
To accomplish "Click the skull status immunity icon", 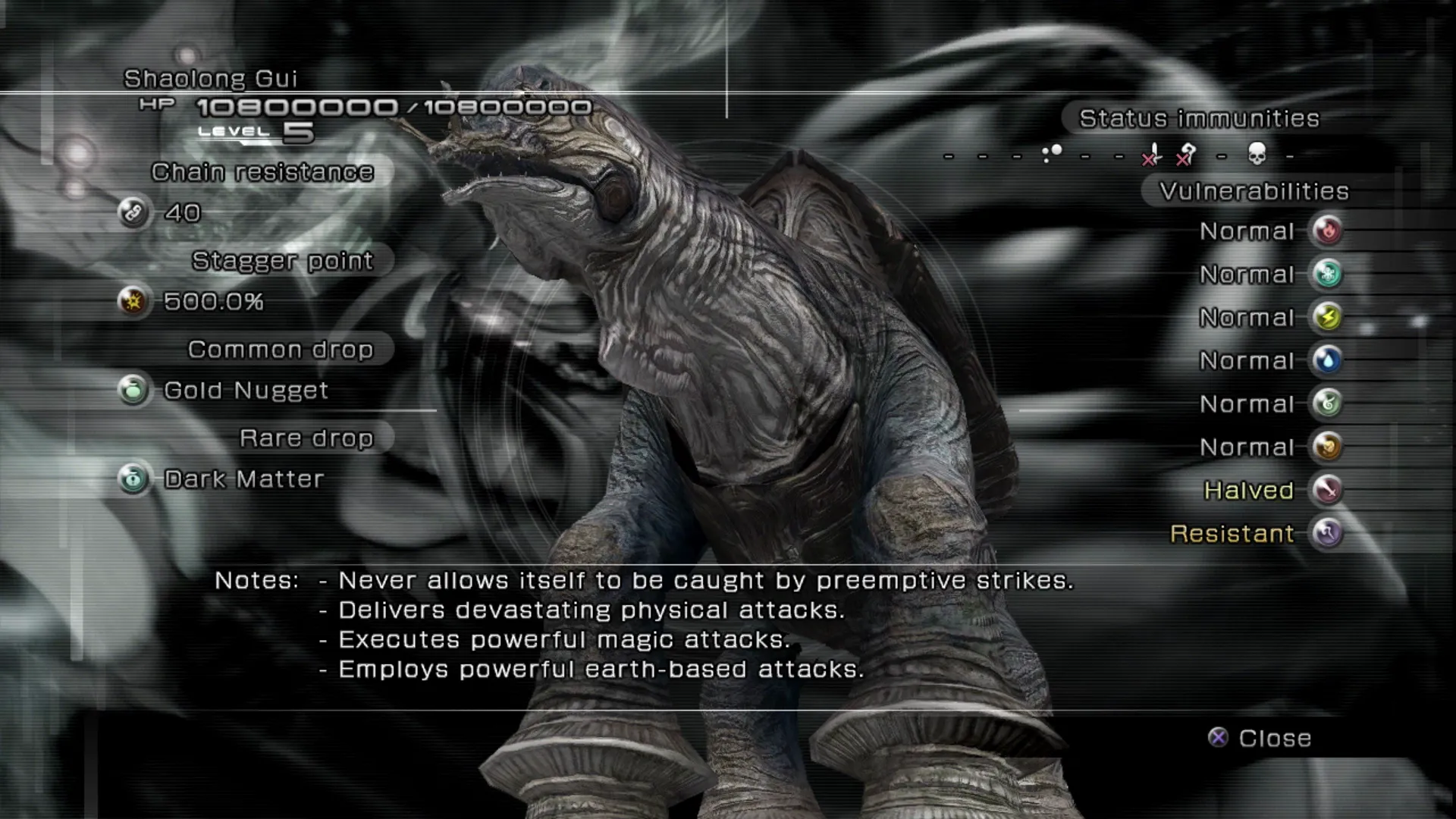I will [x=1257, y=154].
